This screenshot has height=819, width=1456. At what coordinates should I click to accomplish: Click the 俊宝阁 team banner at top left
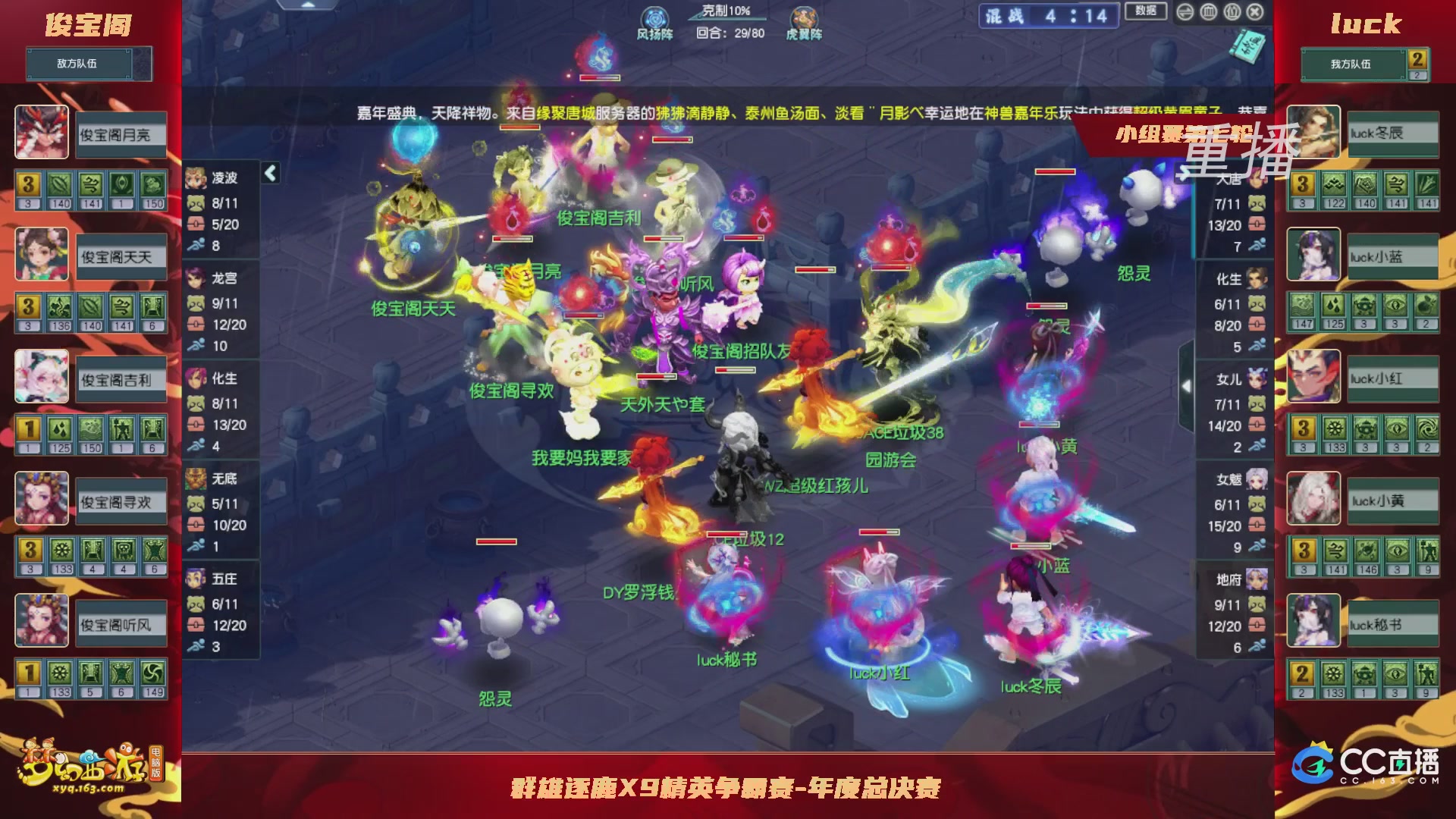(87, 23)
